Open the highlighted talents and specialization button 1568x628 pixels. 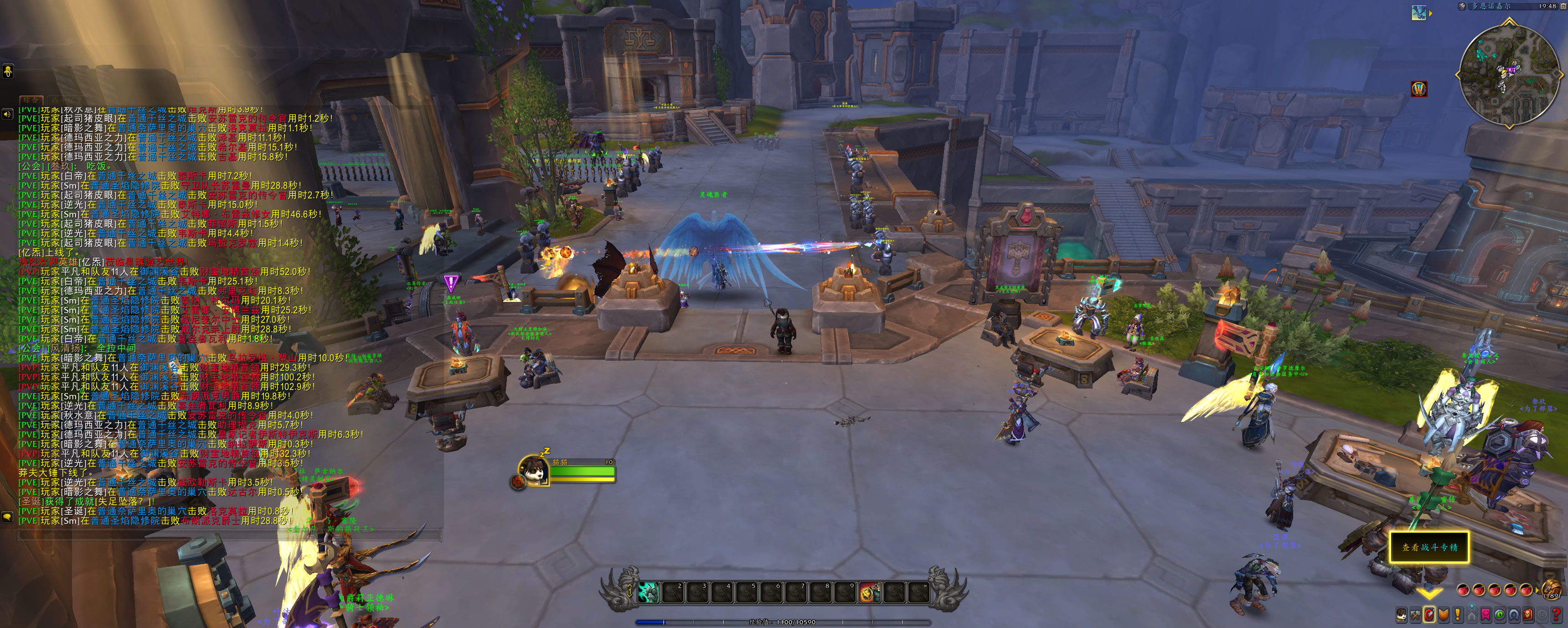click(1429, 615)
